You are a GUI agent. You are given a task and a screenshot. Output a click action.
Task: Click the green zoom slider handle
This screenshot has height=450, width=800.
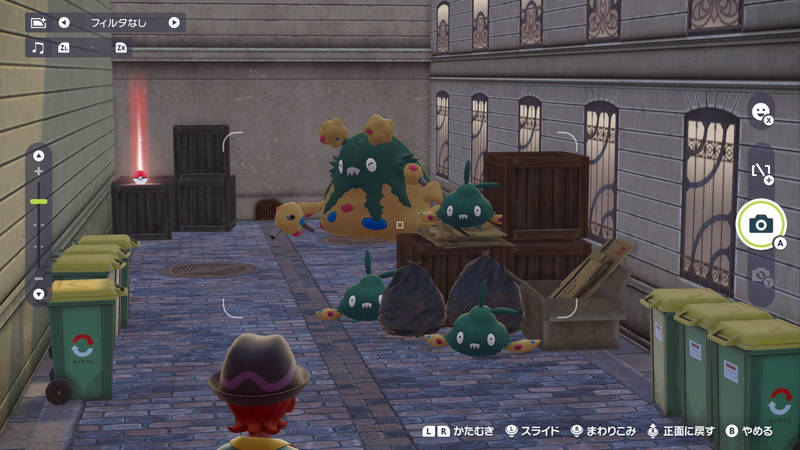coord(39,202)
